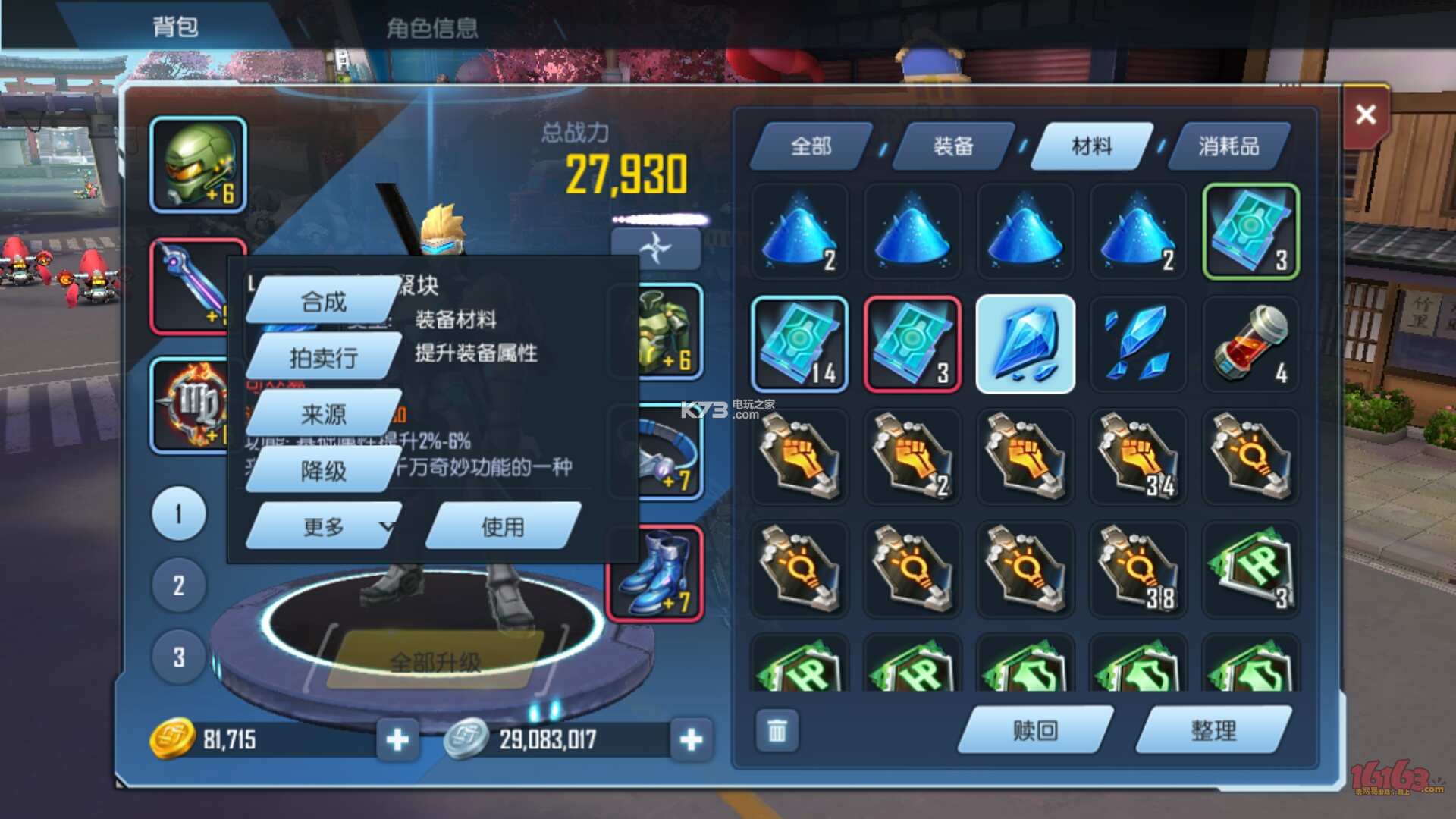The height and width of the screenshot is (819, 1456).
Task: Click the 赎回 button
Action: tap(1034, 730)
